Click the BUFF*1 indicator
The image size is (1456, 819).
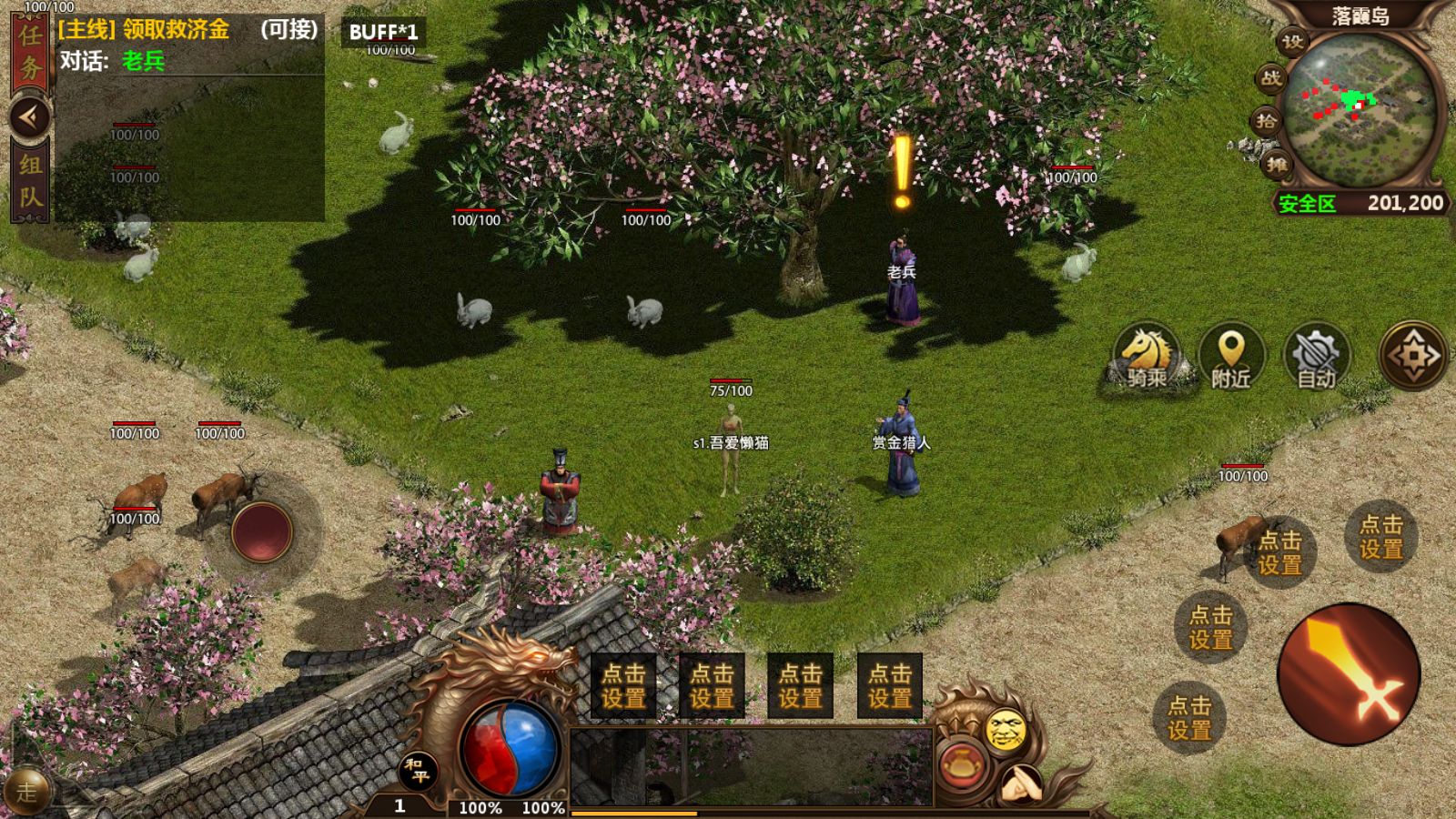point(383,32)
